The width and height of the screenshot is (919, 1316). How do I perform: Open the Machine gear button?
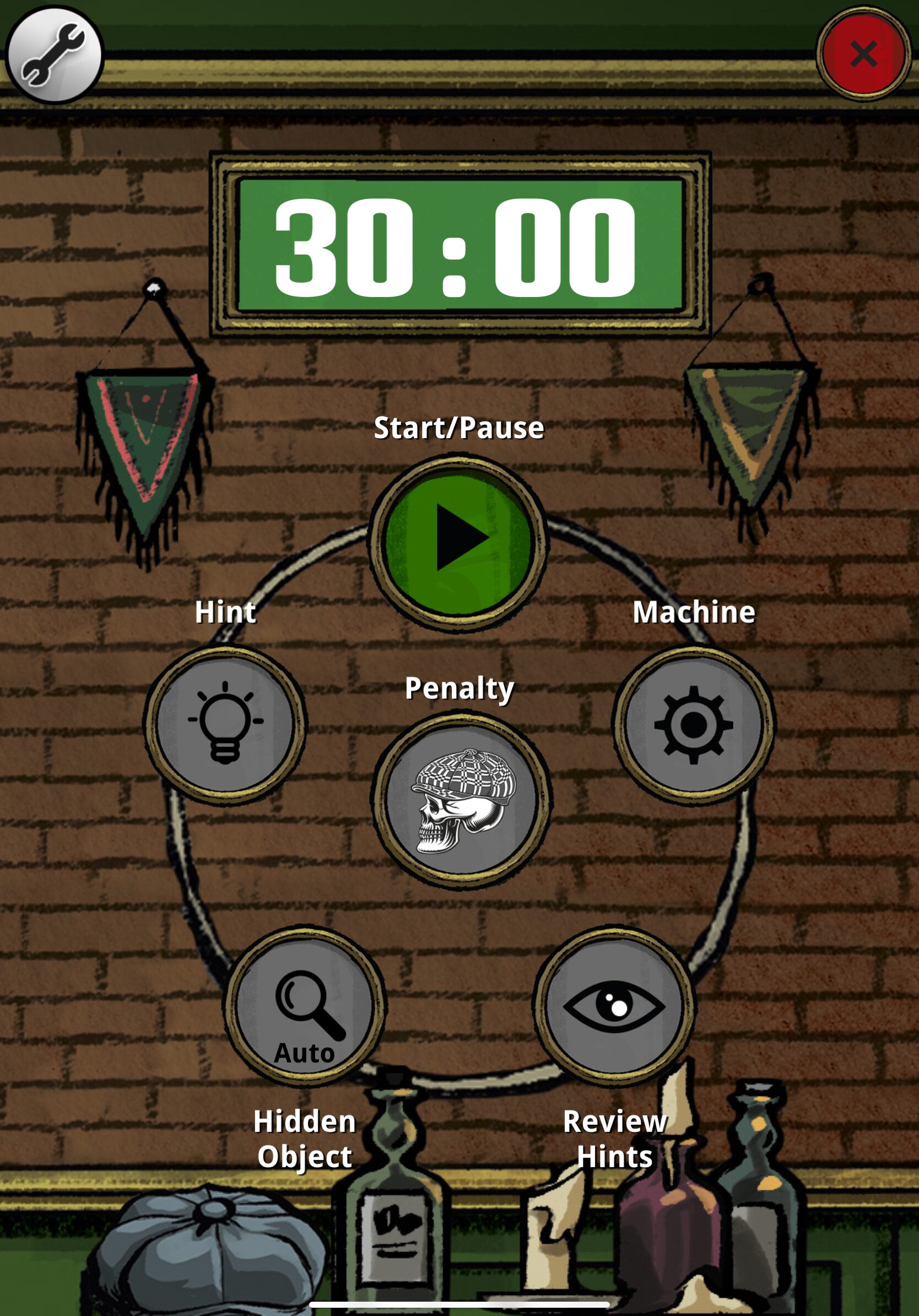(694, 725)
